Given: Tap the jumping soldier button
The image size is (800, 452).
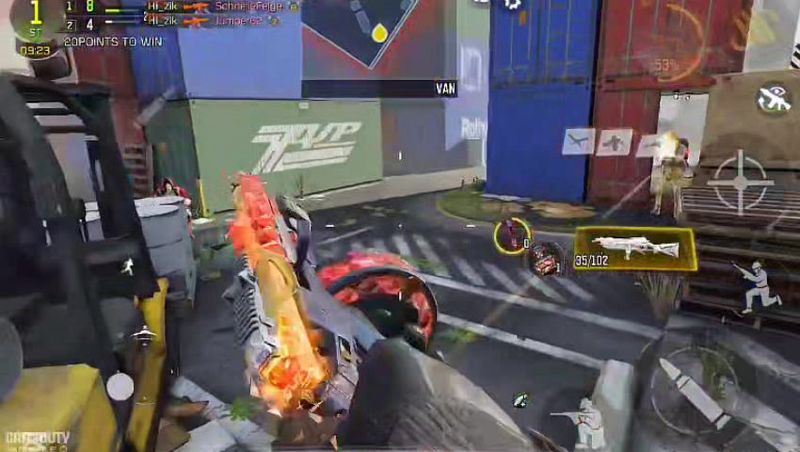Looking at the screenshot, I should [759, 286].
